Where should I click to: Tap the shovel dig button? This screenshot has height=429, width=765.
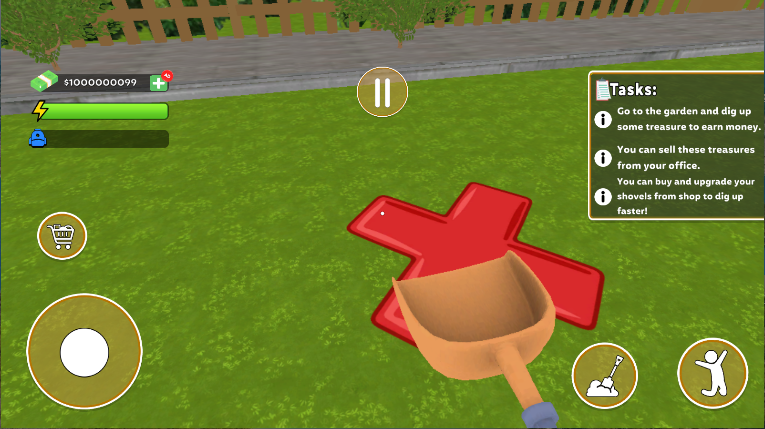click(x=604, y=376)
